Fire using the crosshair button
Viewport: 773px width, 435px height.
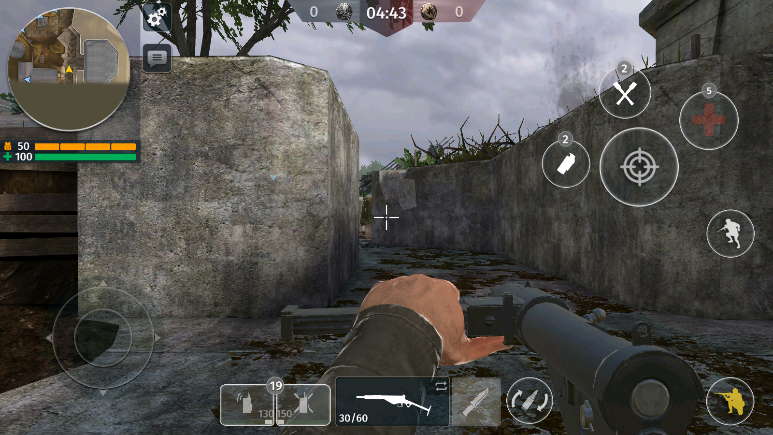click(639, 167)
